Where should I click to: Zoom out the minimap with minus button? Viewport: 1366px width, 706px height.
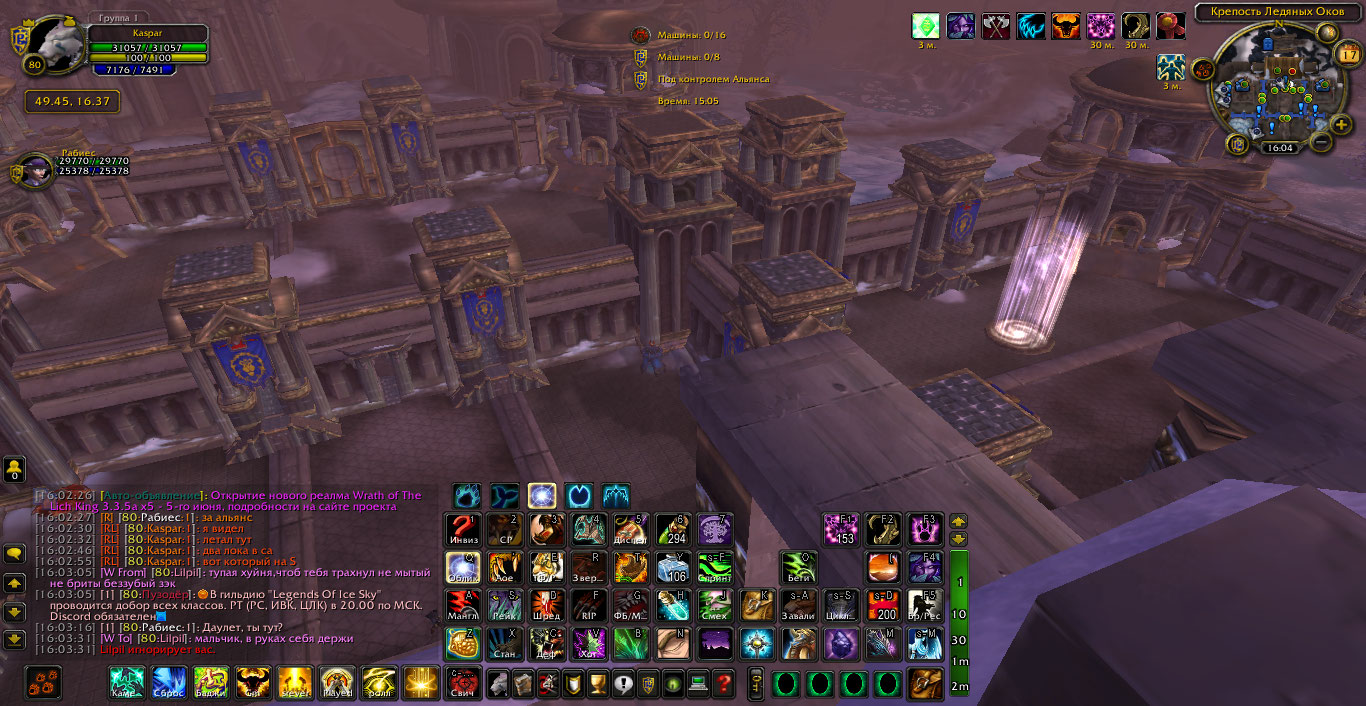[1320, 141]
